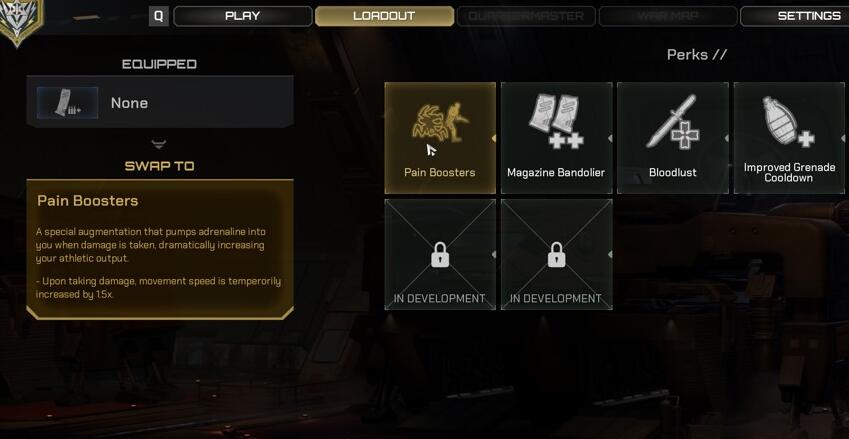The image size is (849, 439).
Task: Choose the Magazine Bandolier perk
Action: click(556, 137)
